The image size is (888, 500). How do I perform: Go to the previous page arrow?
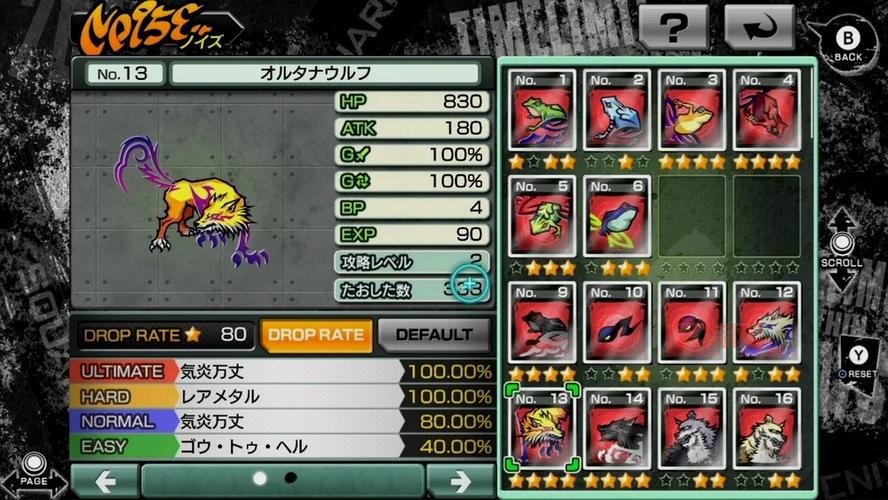pos(104,481)
